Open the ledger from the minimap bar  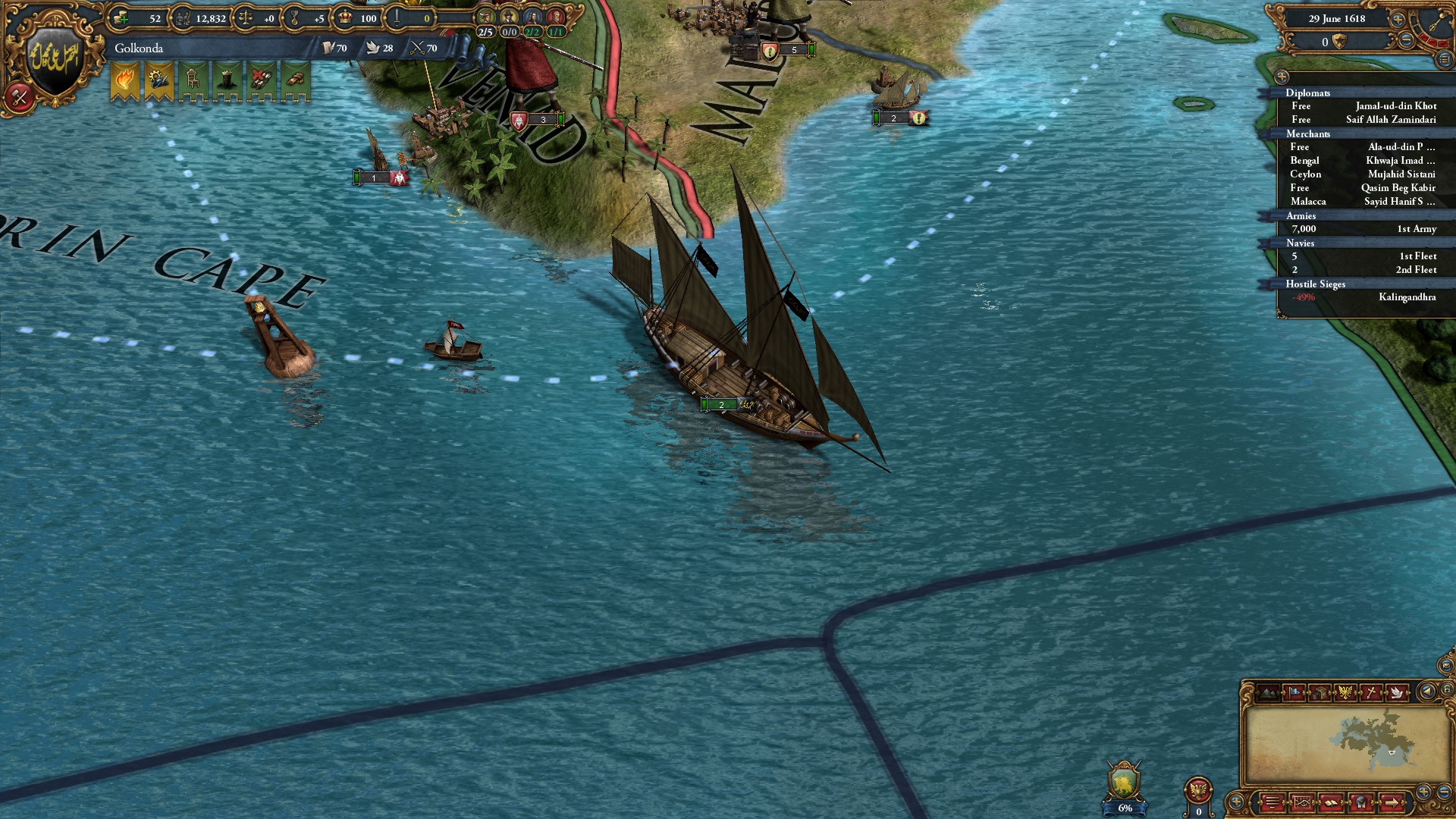(1273, 804)
